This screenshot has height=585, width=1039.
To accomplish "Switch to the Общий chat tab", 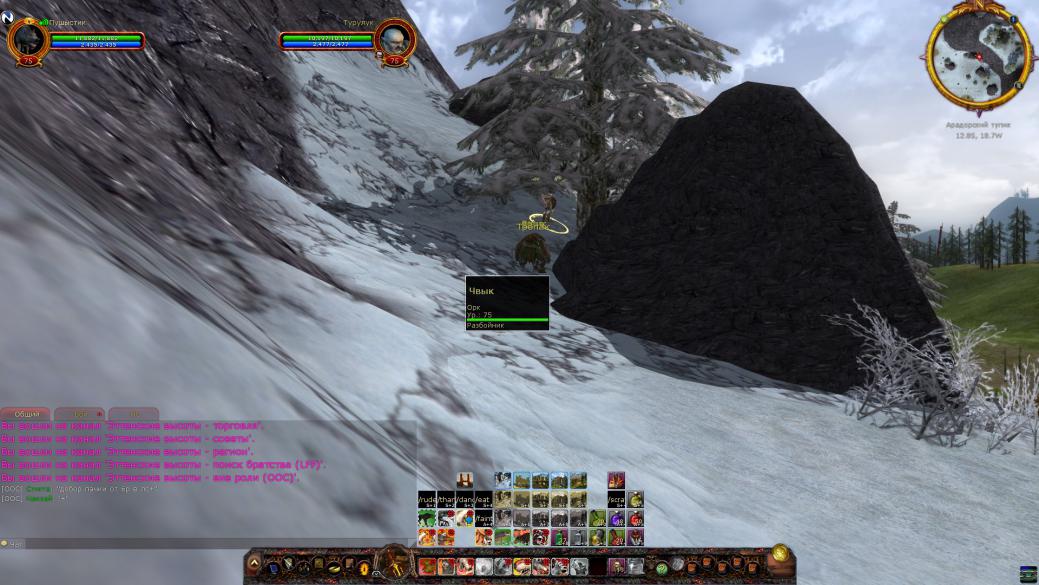I will [x=26, y=413].
